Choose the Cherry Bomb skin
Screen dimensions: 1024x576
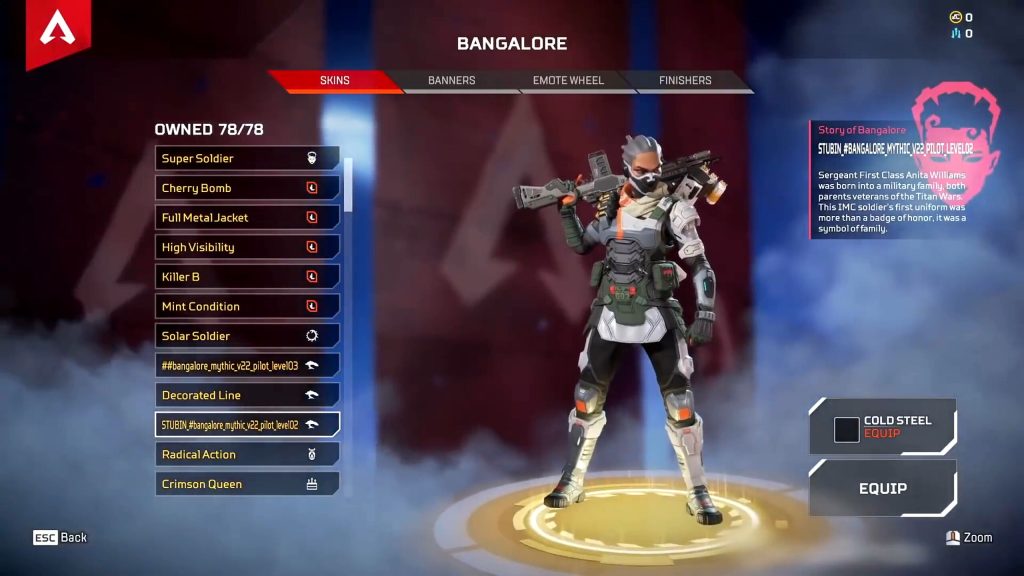click(247, 188)
